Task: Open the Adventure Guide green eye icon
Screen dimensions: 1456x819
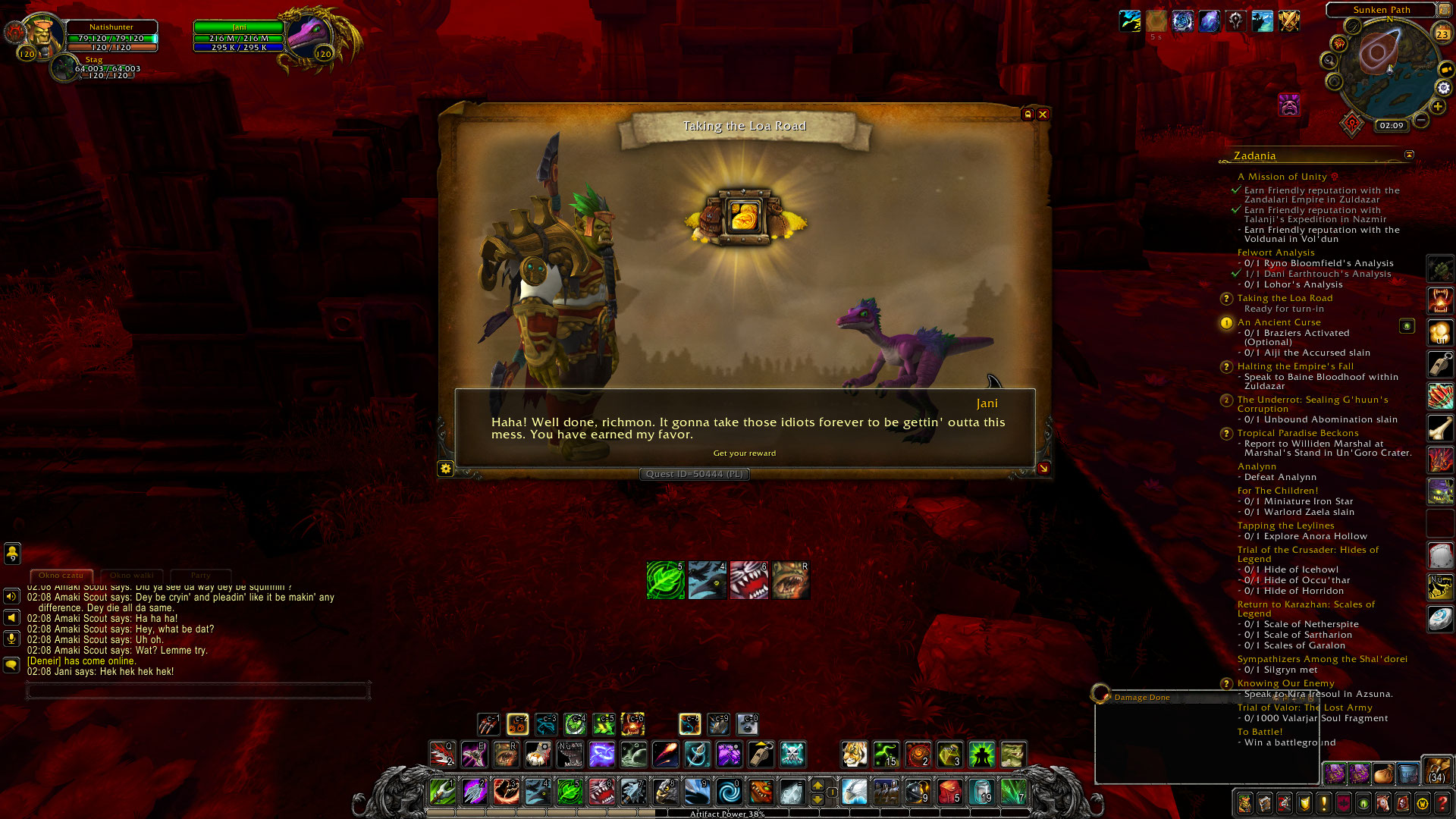Action: pos(1361,803)
